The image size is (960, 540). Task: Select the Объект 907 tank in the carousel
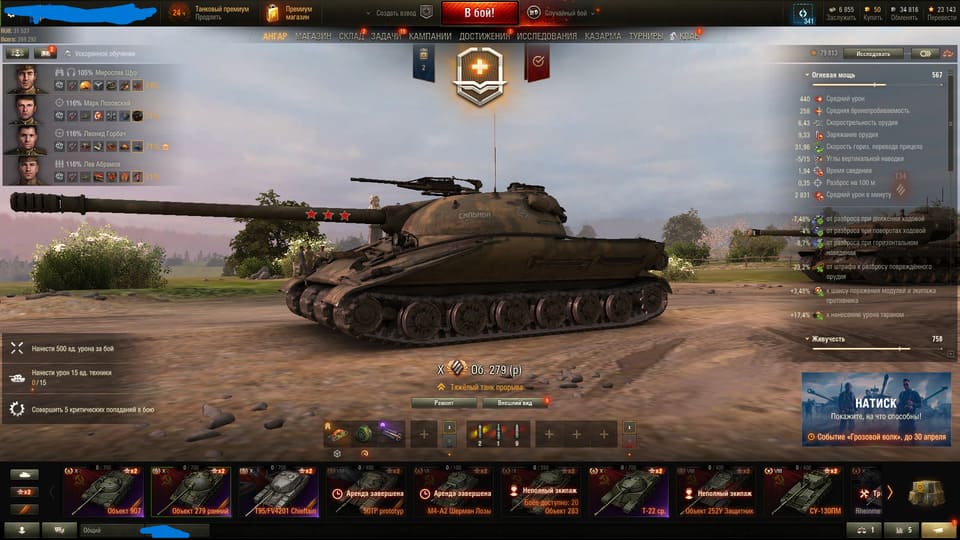(106, 490)
